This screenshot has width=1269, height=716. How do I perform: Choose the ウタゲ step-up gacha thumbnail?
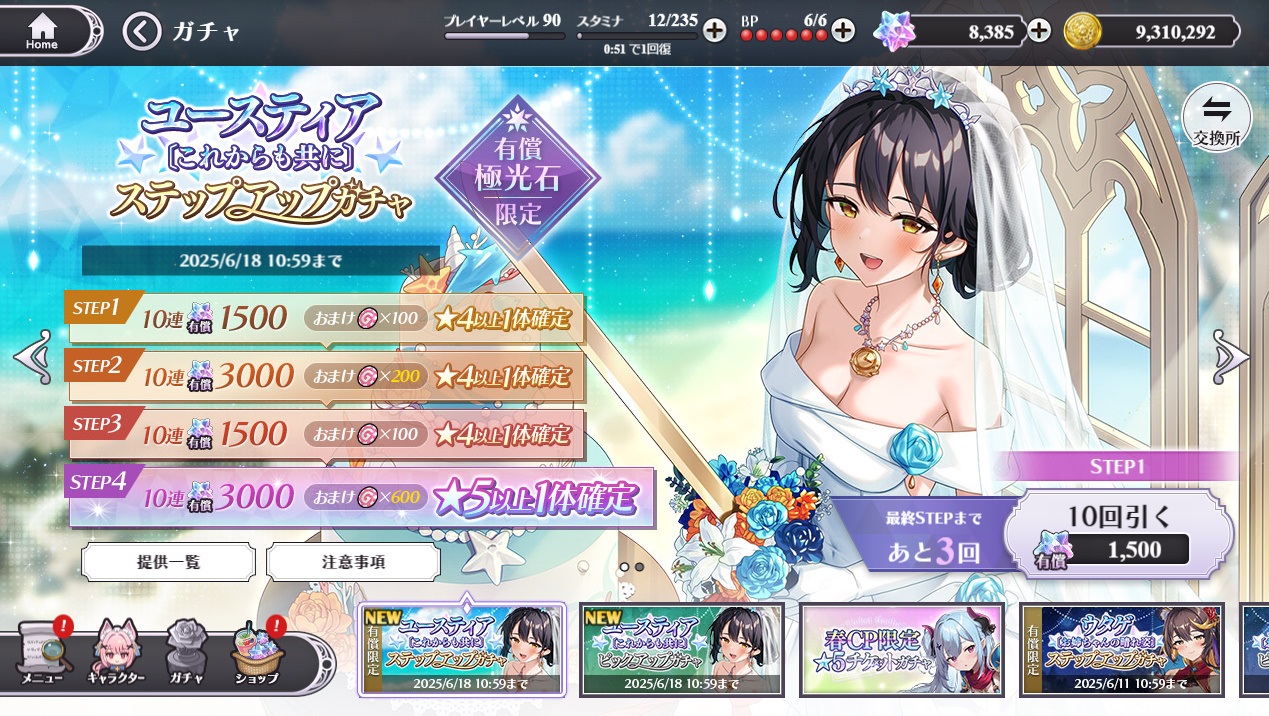pyautogui.click(x=1122, y=650)
